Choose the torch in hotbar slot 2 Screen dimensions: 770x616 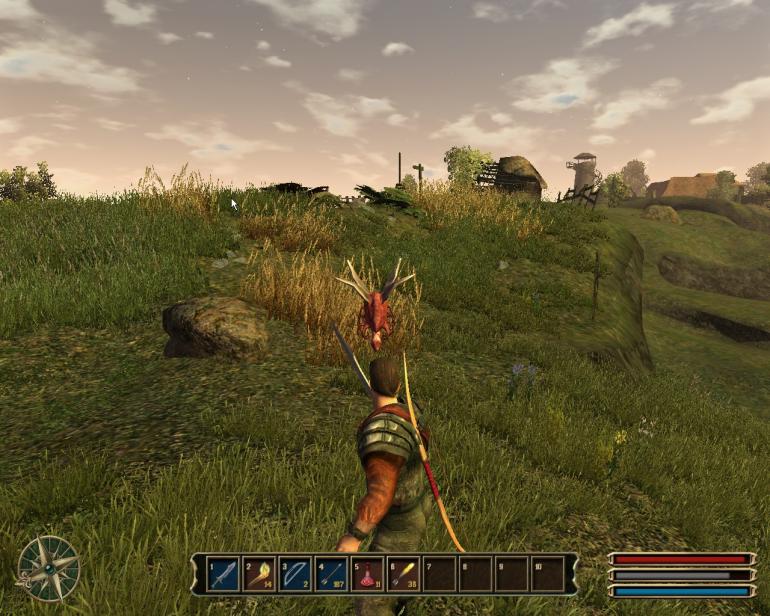259,574
